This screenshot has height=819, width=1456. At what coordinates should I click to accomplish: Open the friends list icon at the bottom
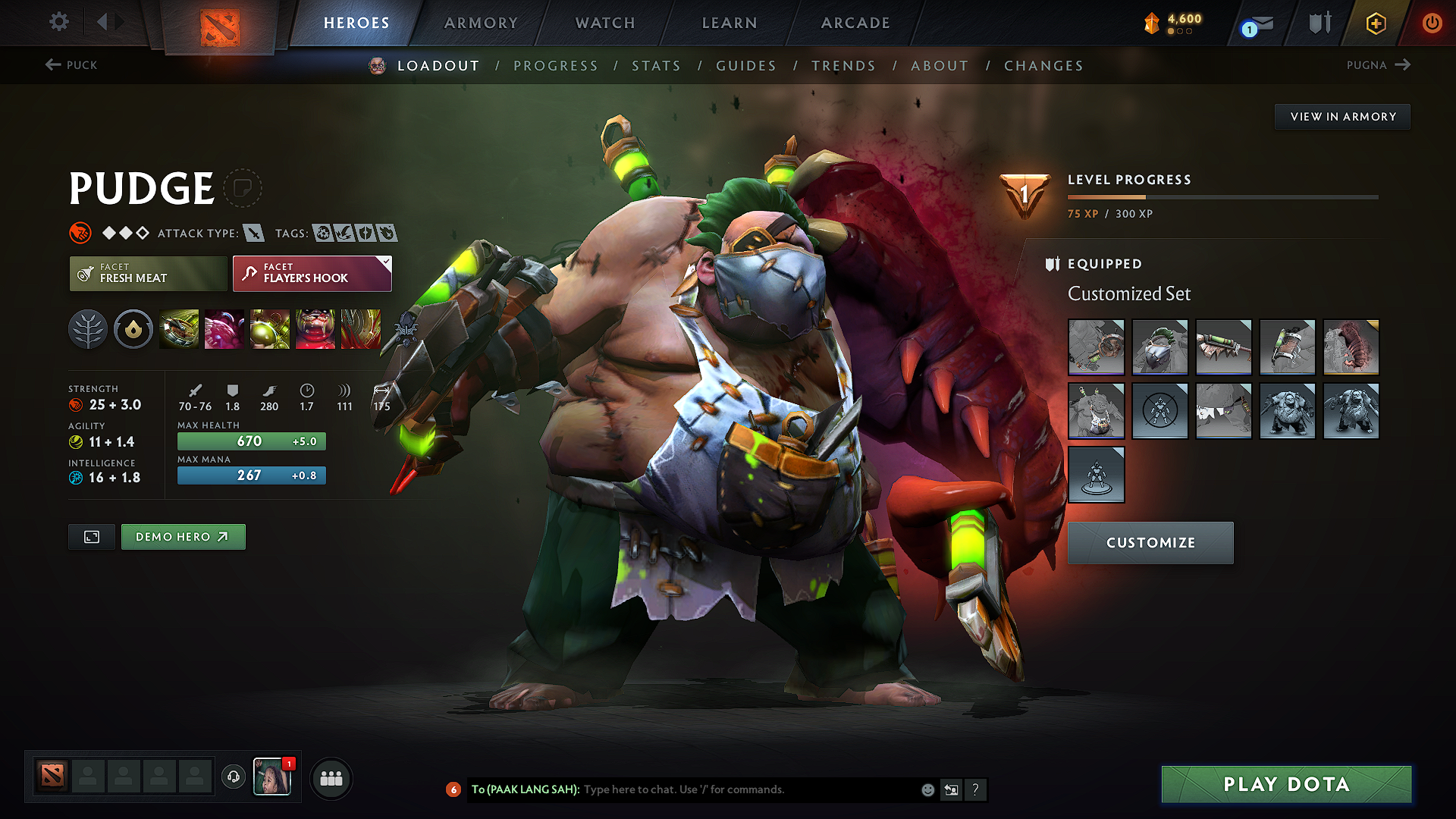click(331, 778)
